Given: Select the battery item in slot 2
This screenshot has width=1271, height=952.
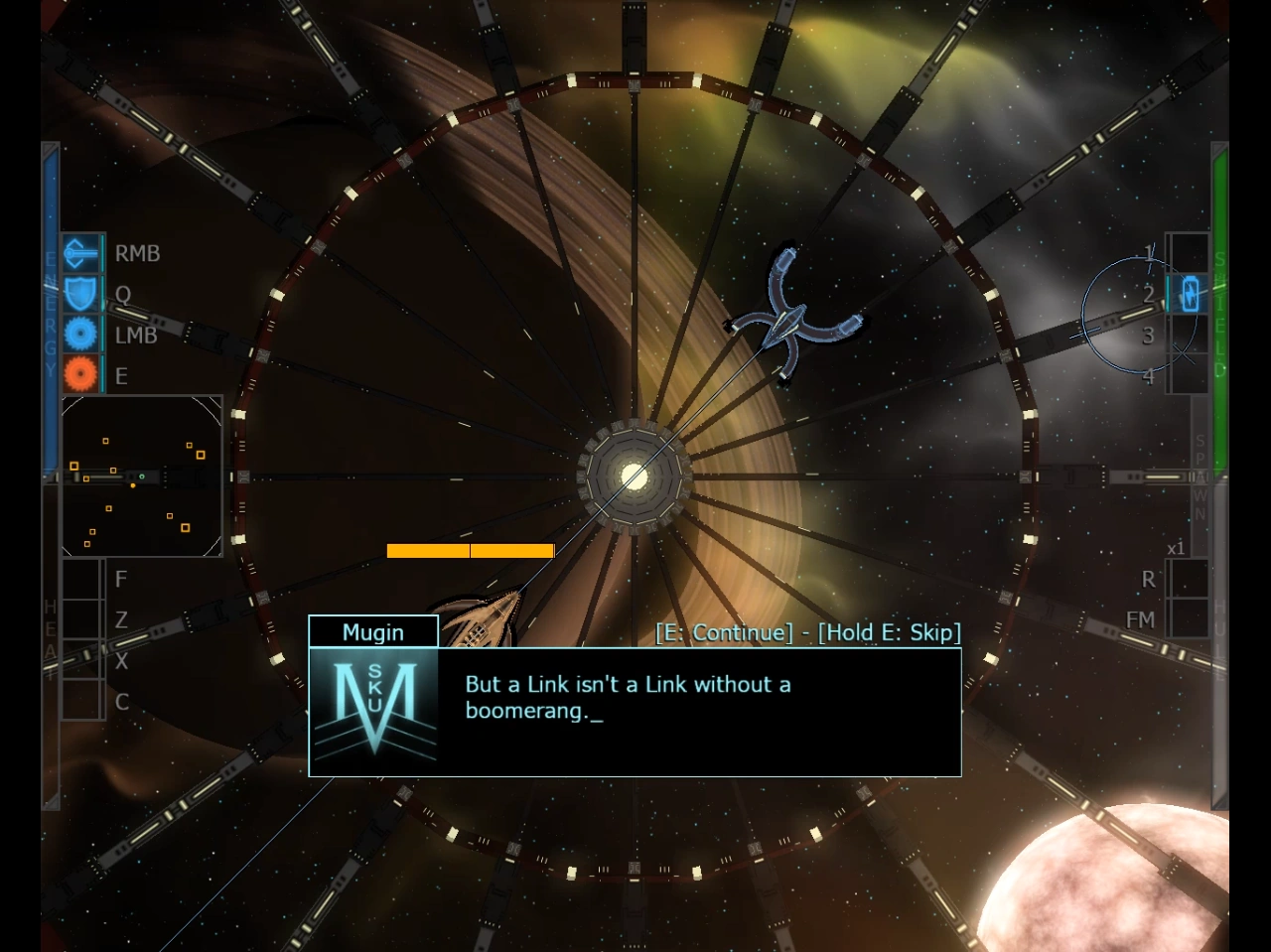Looking at the screenshot, I should pyautogui.click(x=1189, y=294).
